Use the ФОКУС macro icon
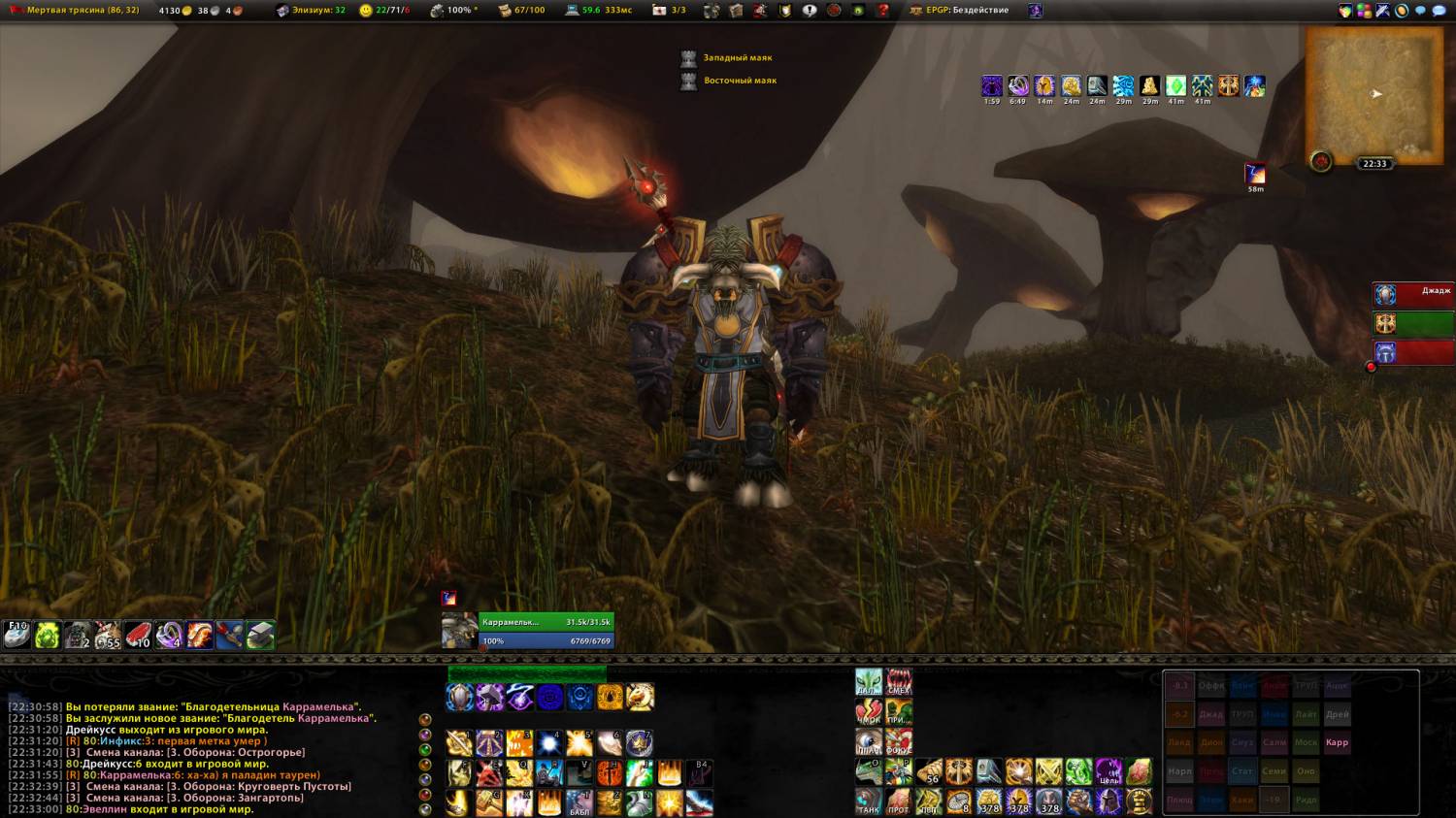Screen dimensions: 1456x818 click(899, 742)
